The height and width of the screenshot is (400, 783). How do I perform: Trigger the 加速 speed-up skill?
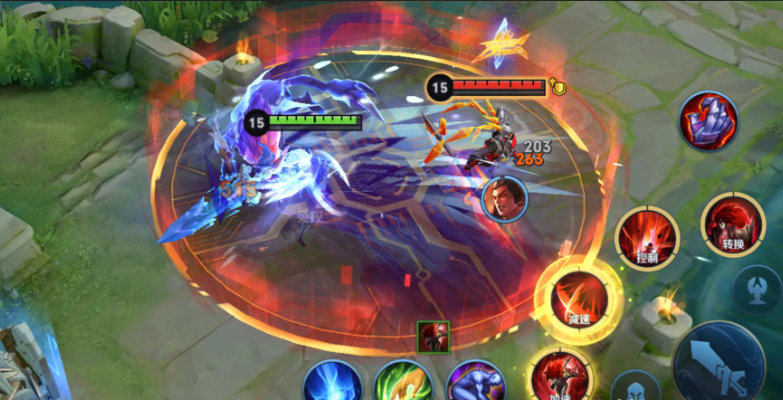click(560, 376)
